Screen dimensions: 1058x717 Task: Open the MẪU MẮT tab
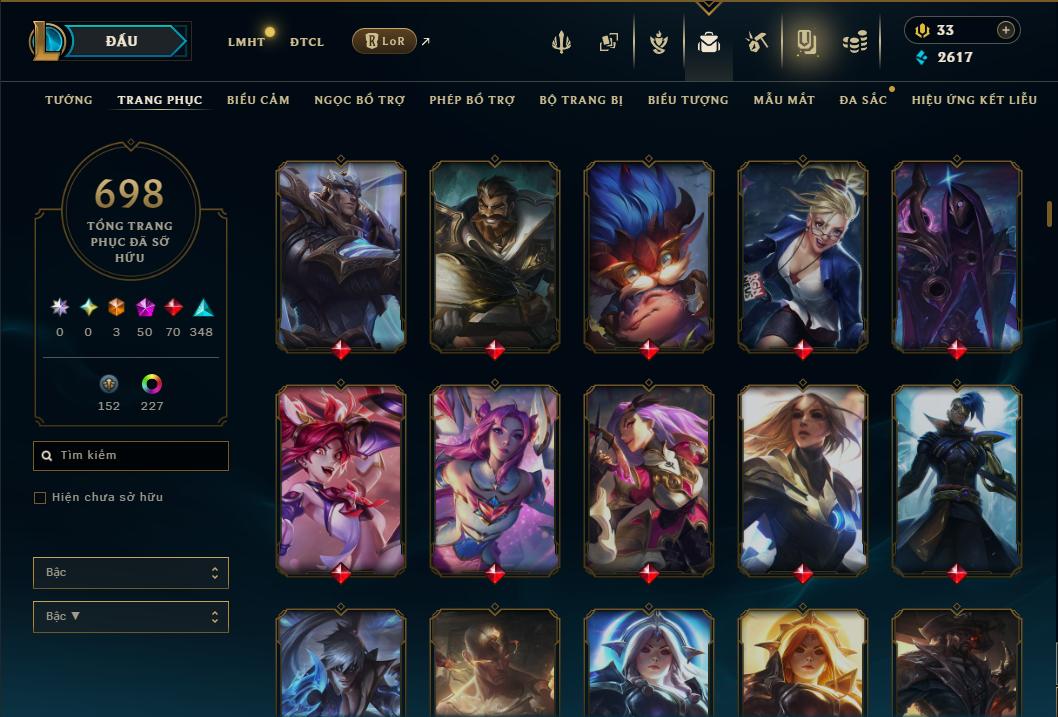(784, 100)
